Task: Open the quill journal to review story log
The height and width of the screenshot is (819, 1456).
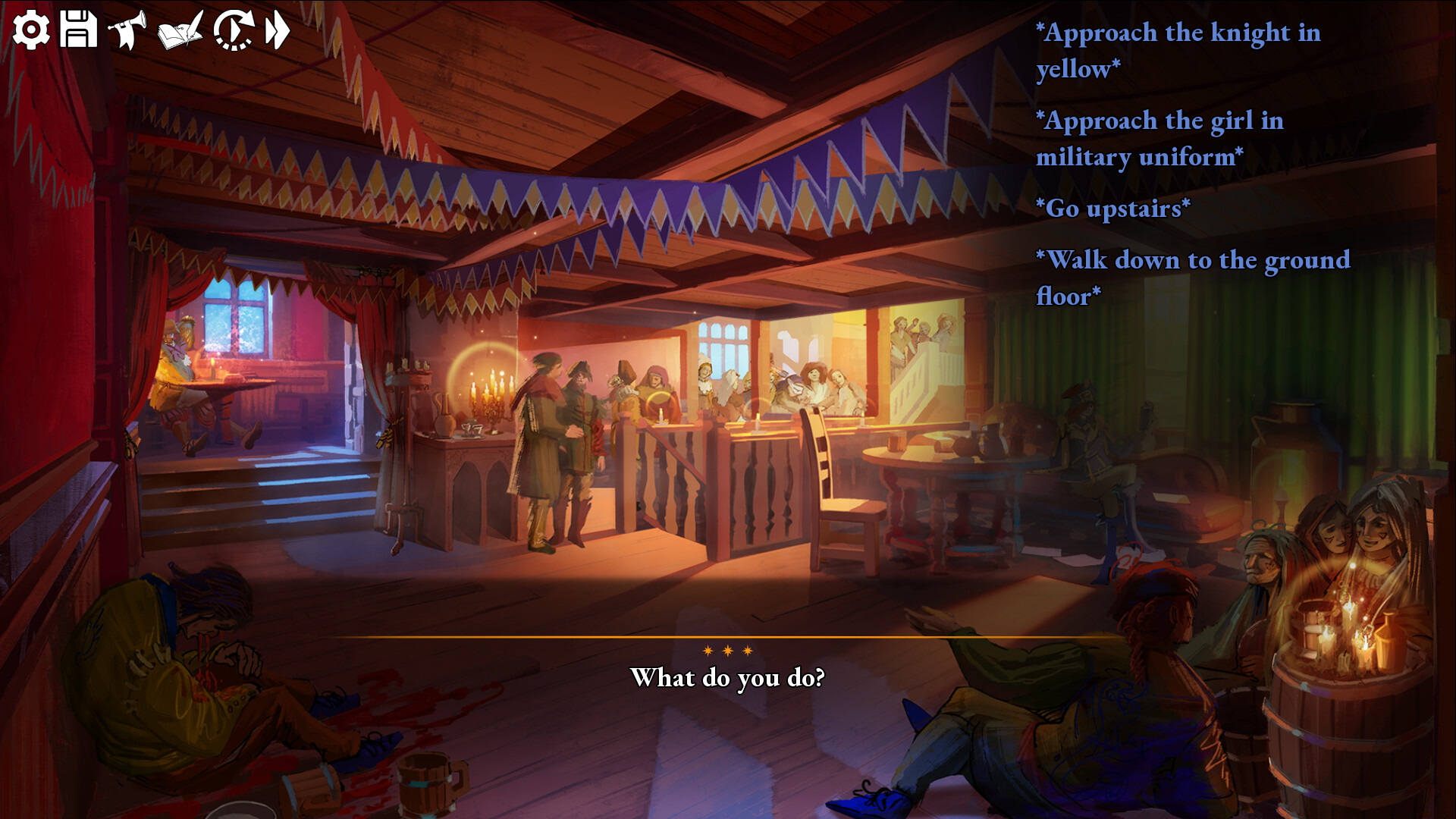Action: [x=179, y=30]
